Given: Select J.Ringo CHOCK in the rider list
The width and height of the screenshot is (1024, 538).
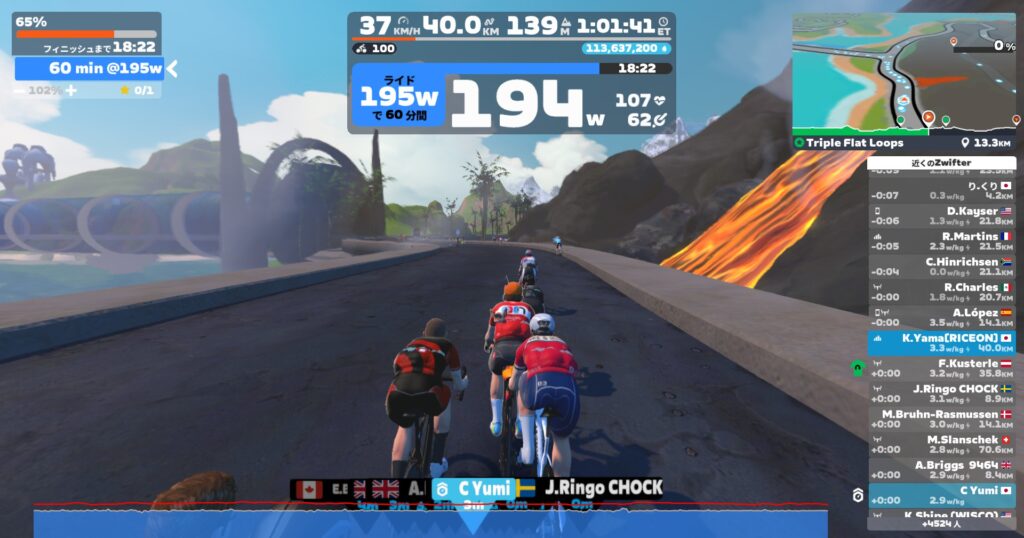Looking at the screenshot, I should [x=941, y=394].
